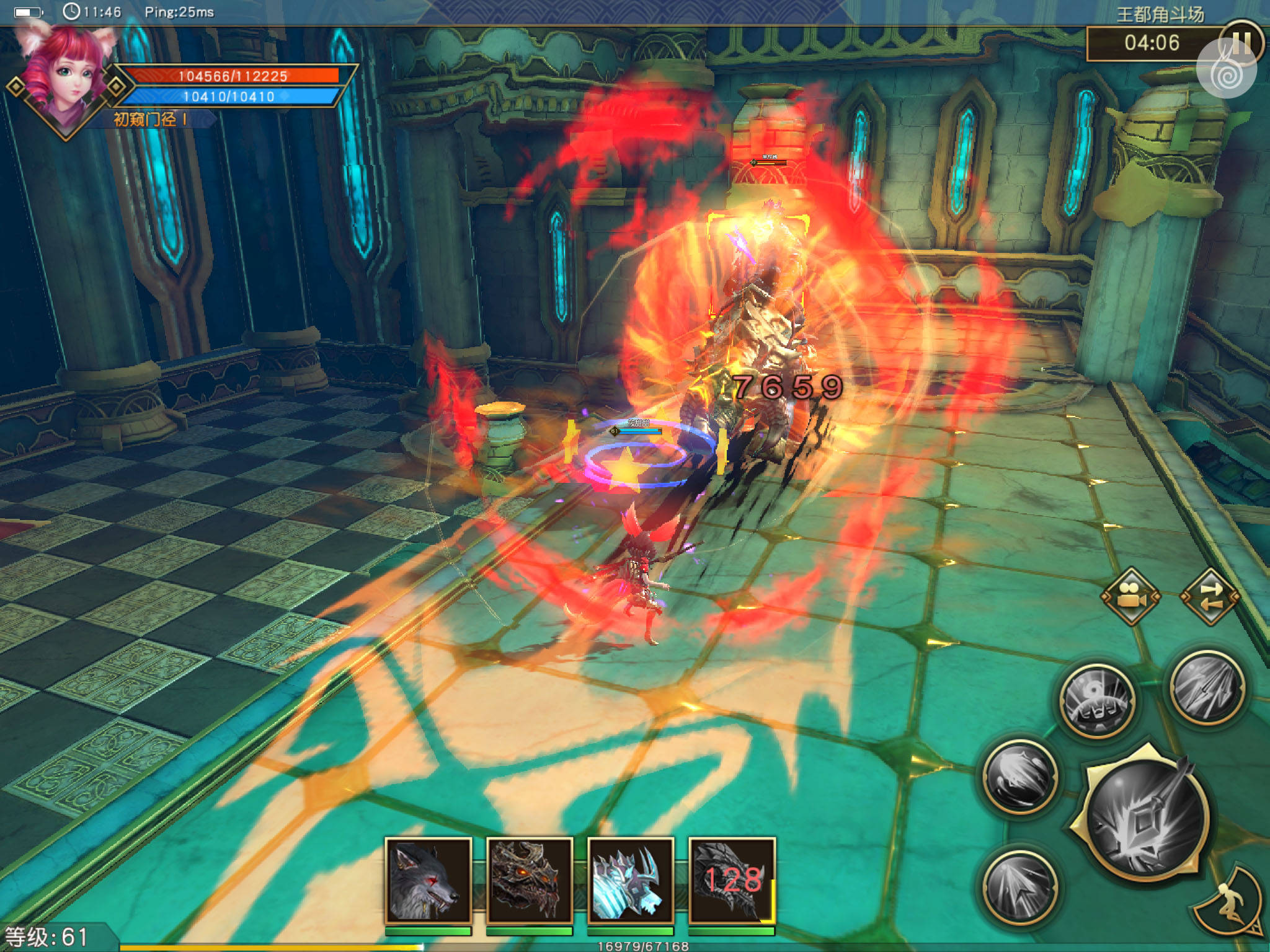Screen dimensions: 1270x952
Task: Select the black dragon slot showing 128
Action: pos(732,880)
